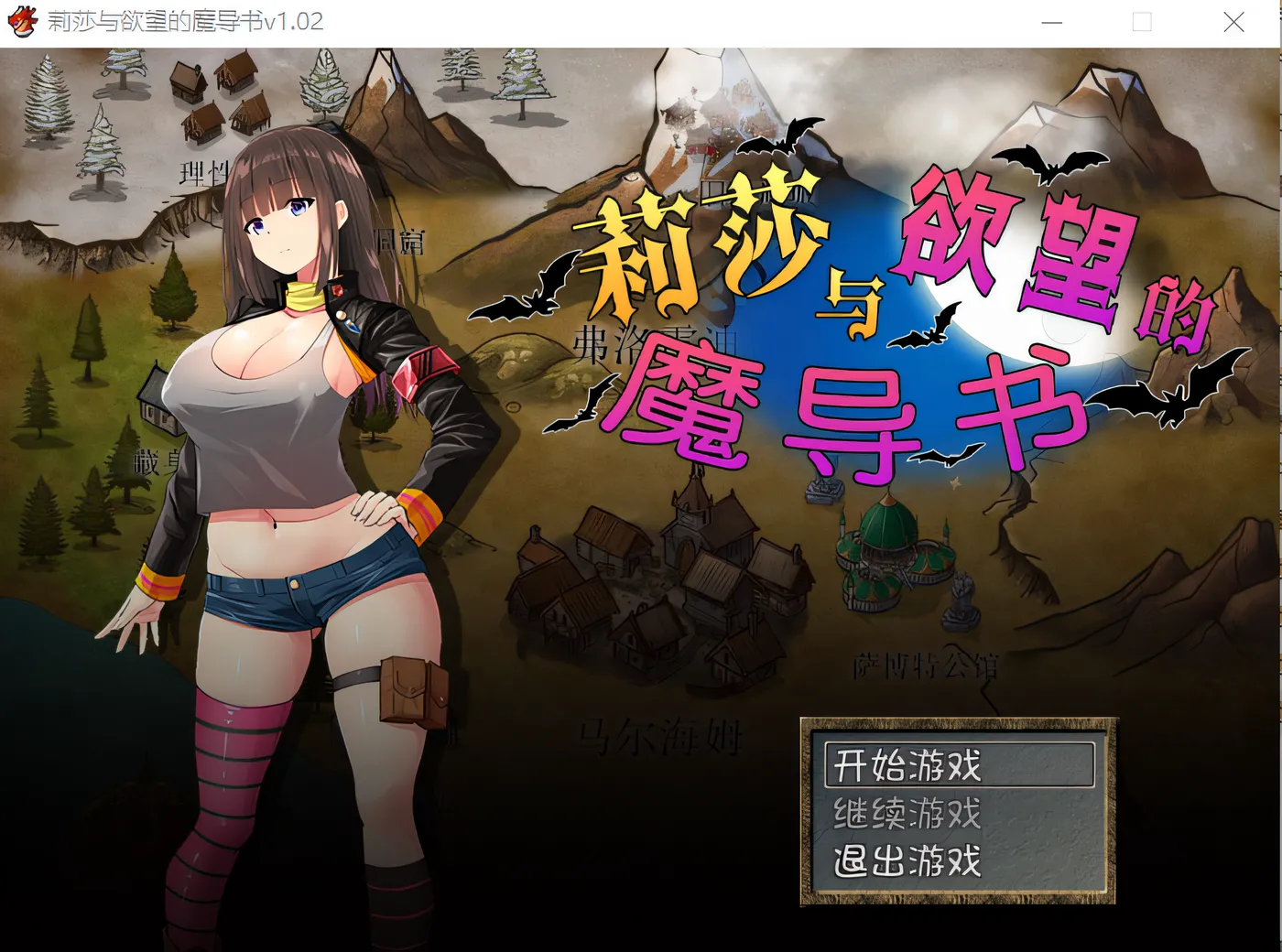
Task: Click 退出游戏 to exit the game
Action: point(905,860)
